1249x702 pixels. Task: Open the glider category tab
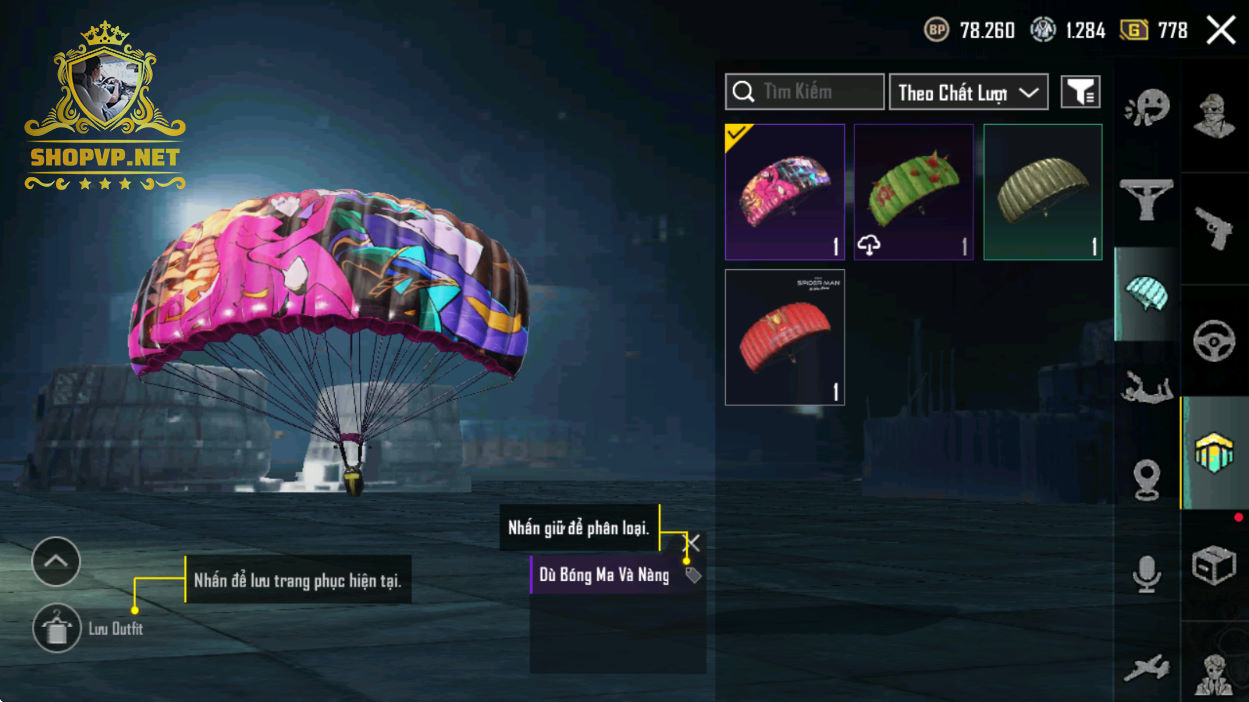pyautogui.click(x=1147, y=200)
